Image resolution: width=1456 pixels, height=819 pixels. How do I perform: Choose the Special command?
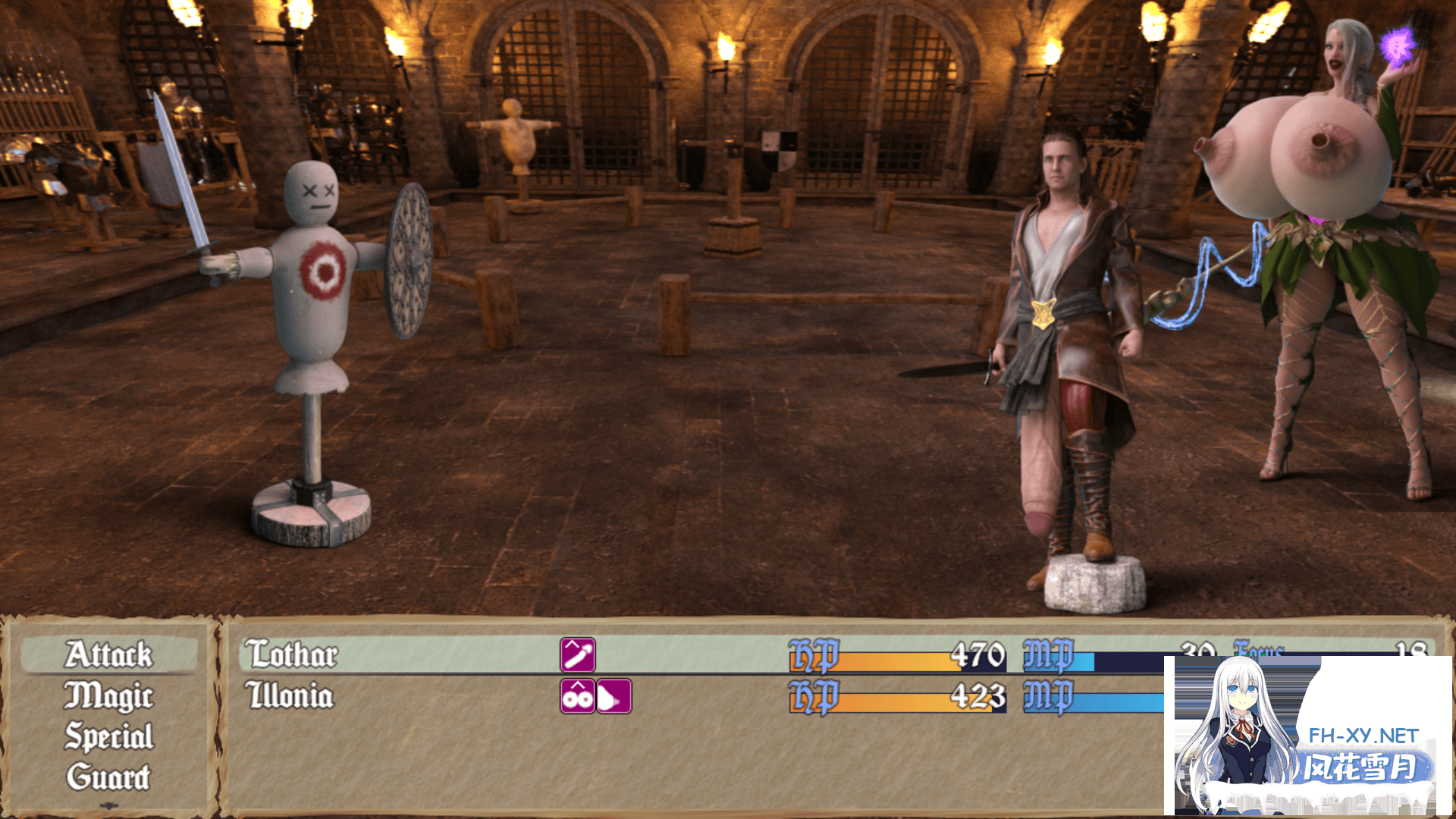click(108, 737)
